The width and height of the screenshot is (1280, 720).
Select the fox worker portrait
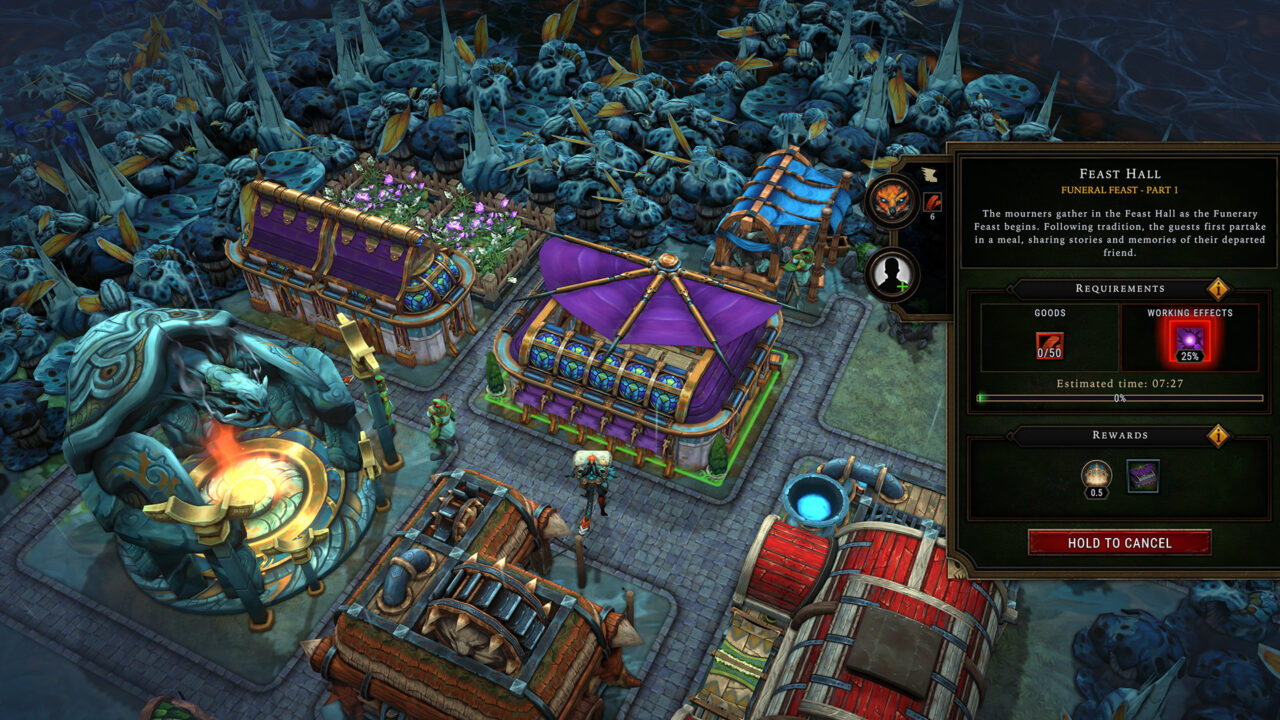point(892,201)
